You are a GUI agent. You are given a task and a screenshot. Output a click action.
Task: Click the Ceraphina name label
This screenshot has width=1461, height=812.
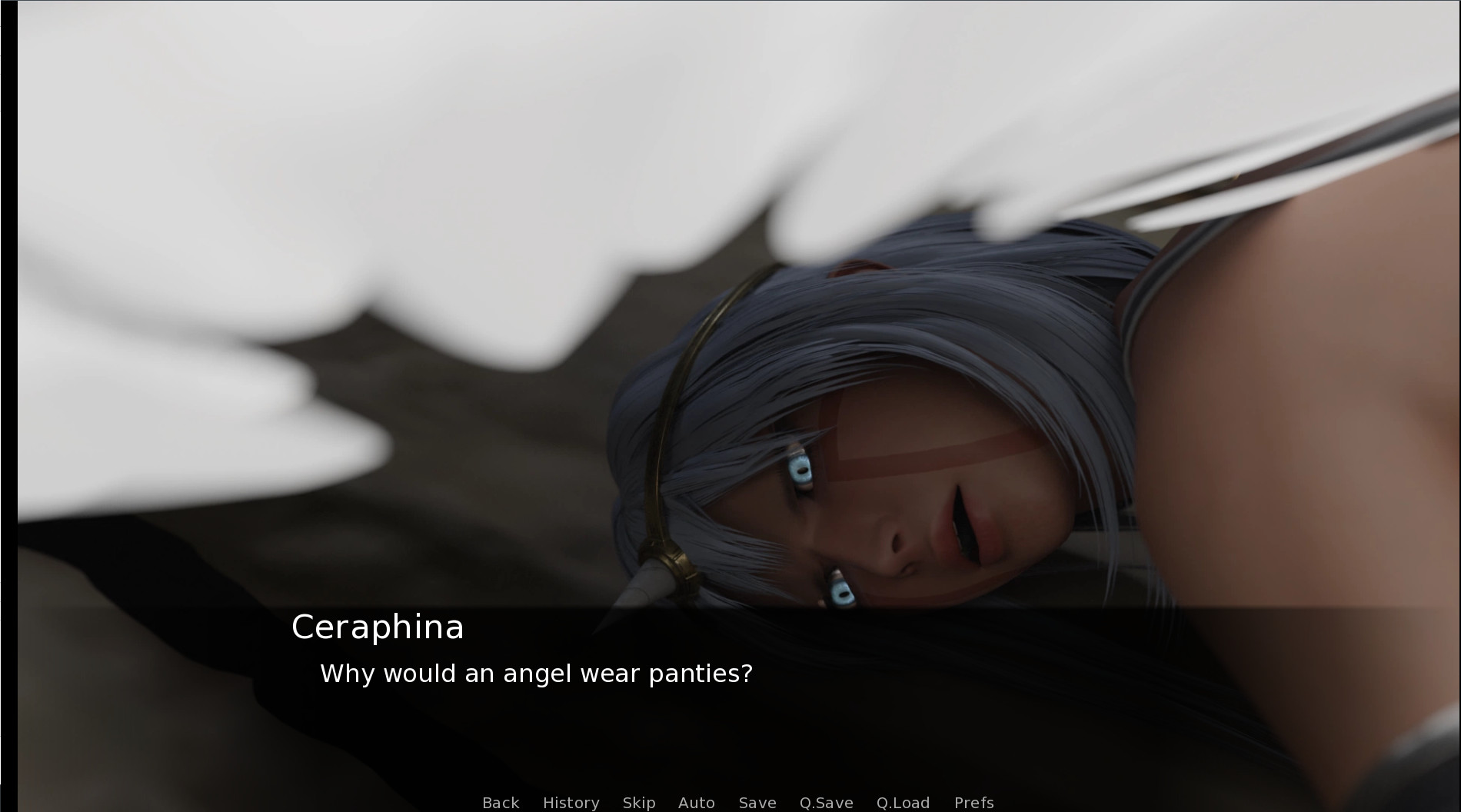tap(377, 627)
